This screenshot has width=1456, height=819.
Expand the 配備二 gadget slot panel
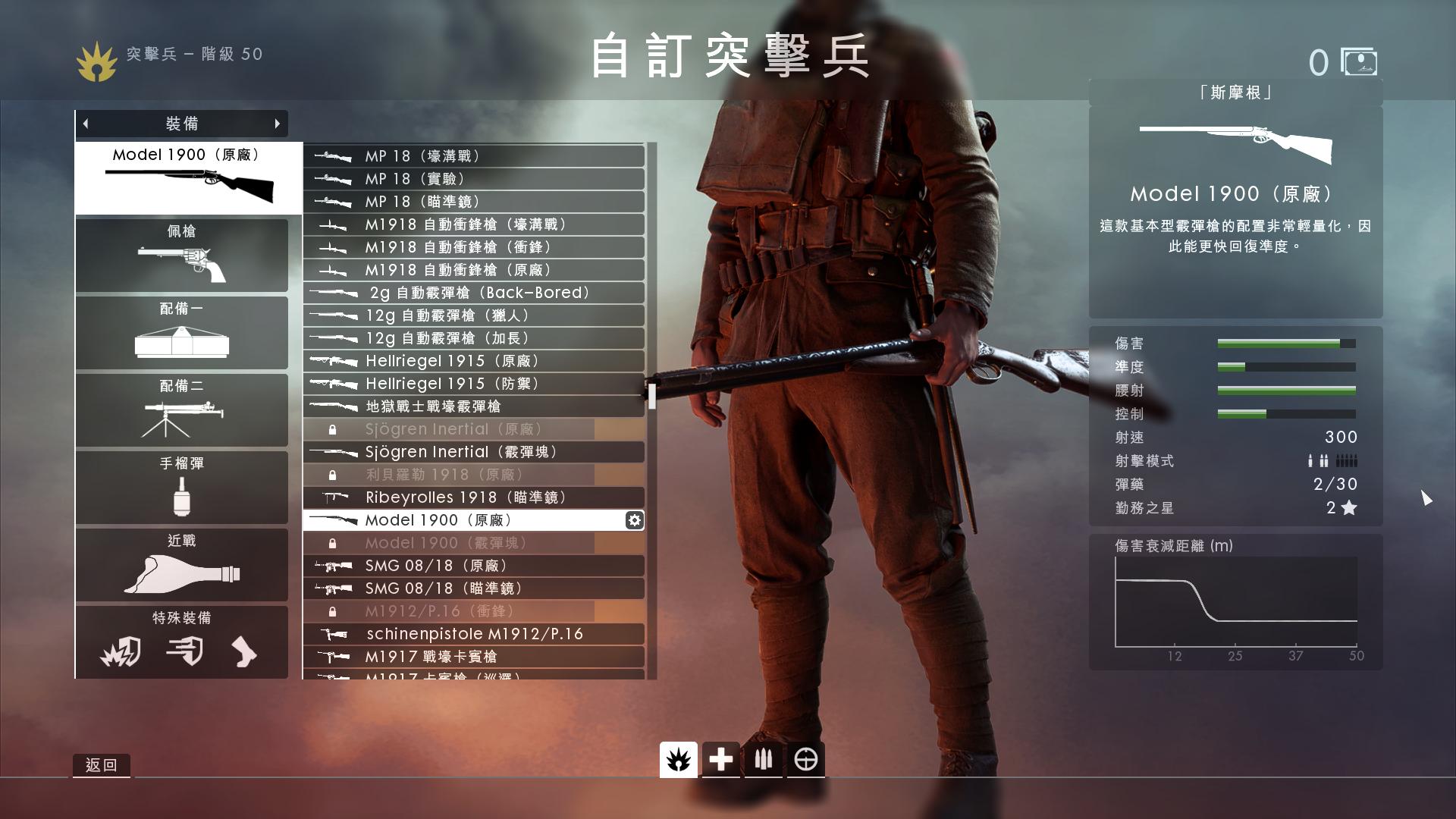[x=181, y=409]
